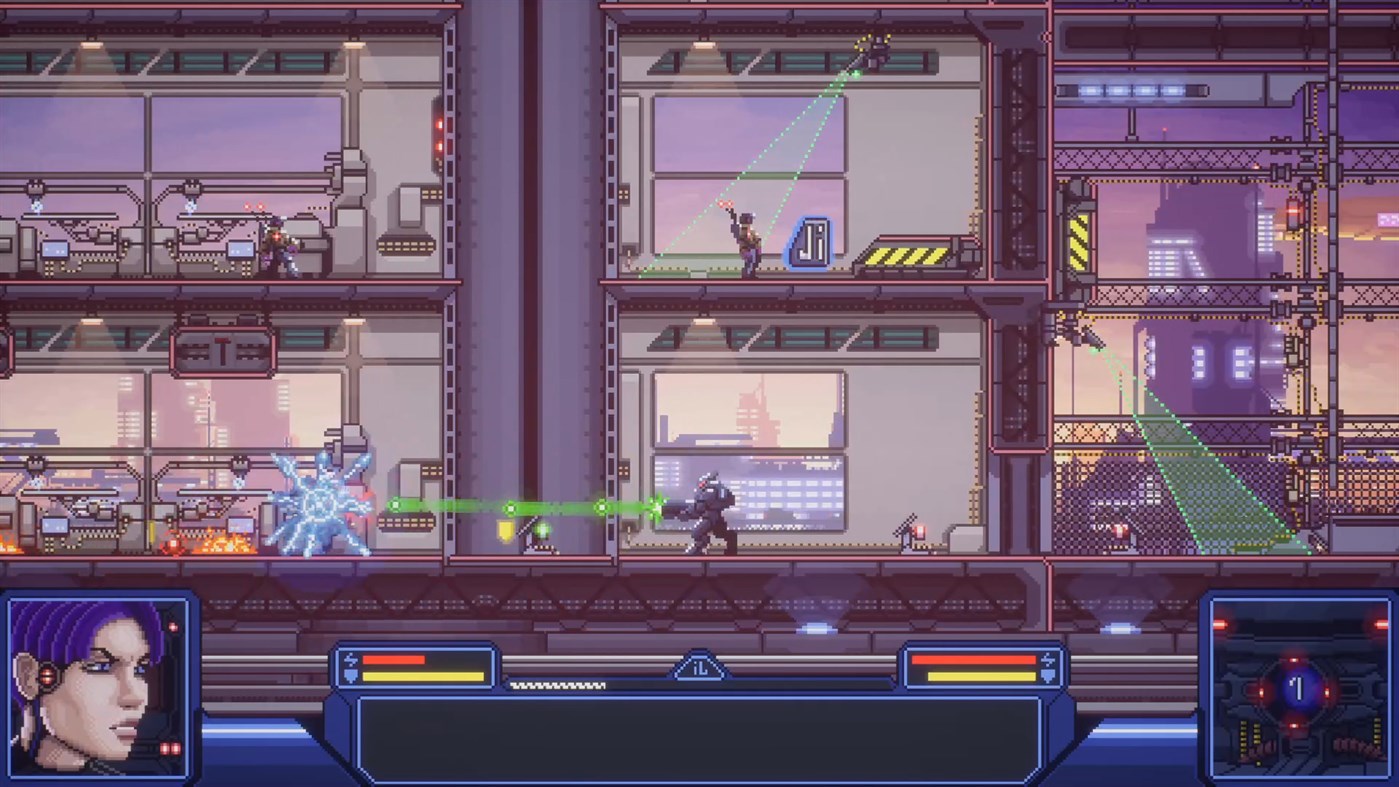The image size is (1399, 787).
Task: Open the empty message box at the bottom center
Action: (x=699, y=737)
